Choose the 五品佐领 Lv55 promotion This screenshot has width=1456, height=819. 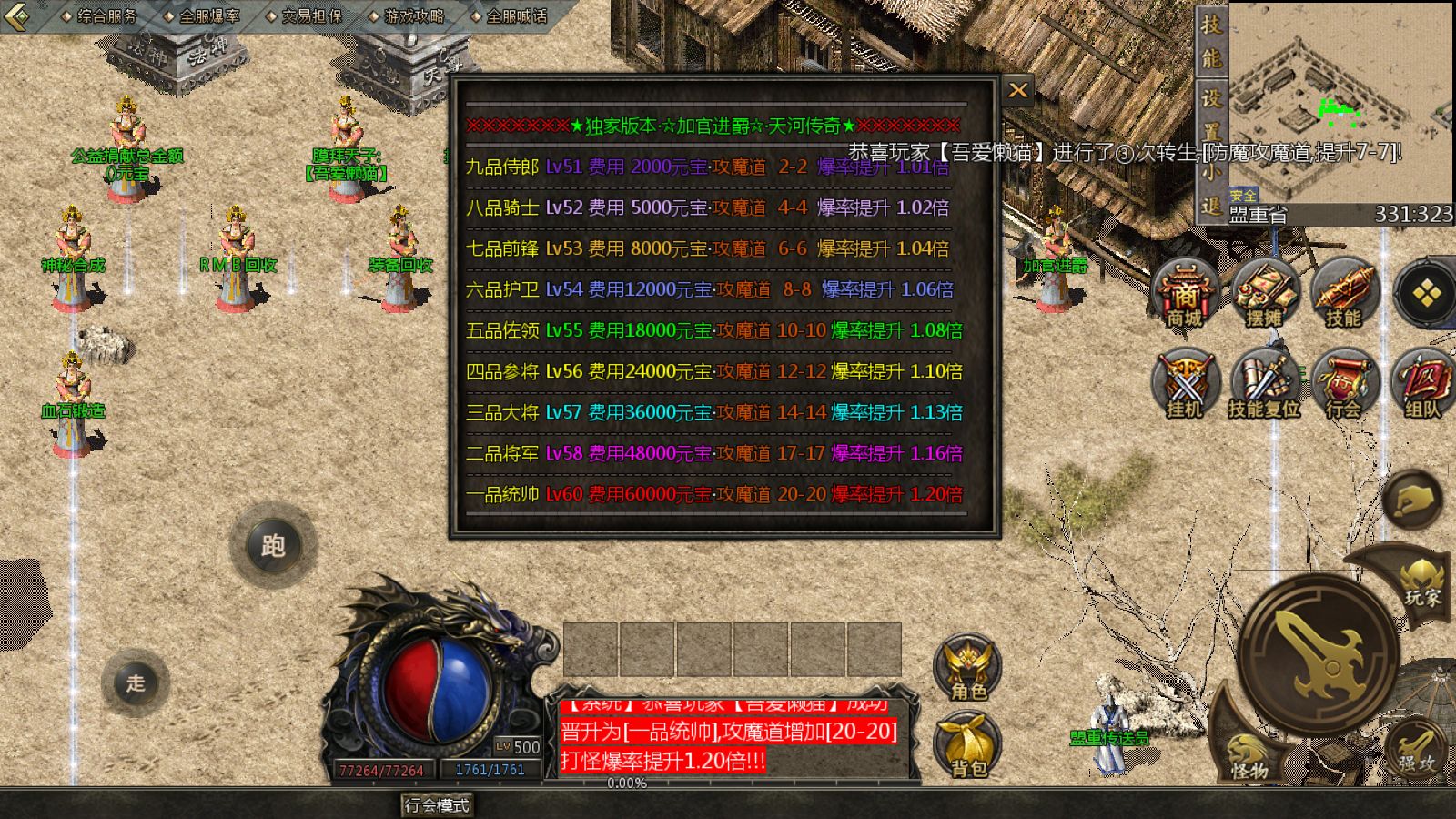[x=713, y=330]
